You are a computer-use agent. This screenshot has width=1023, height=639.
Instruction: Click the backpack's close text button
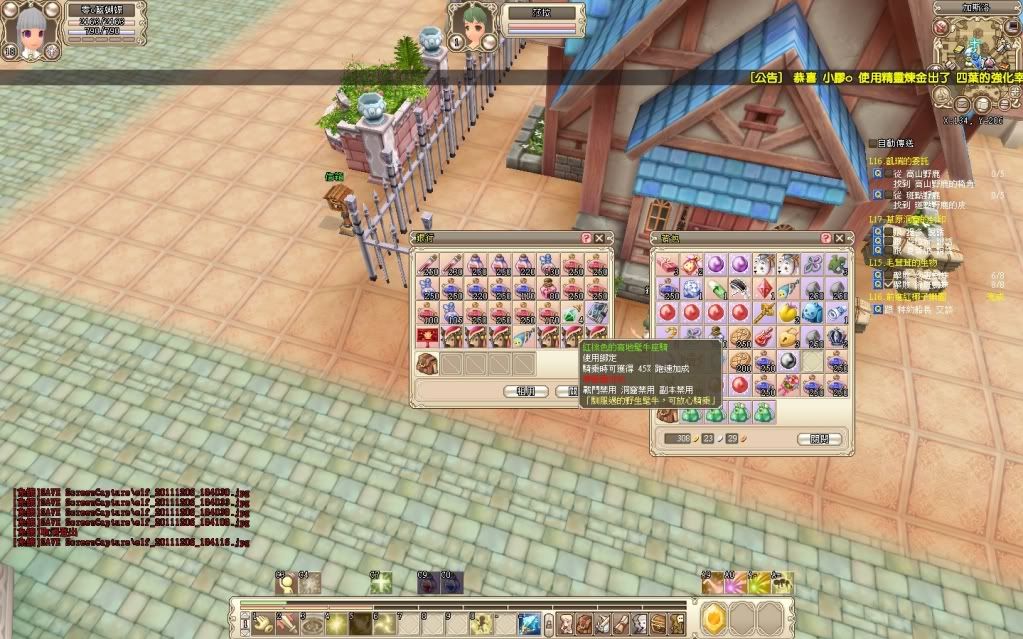click(x=819, y=439)
